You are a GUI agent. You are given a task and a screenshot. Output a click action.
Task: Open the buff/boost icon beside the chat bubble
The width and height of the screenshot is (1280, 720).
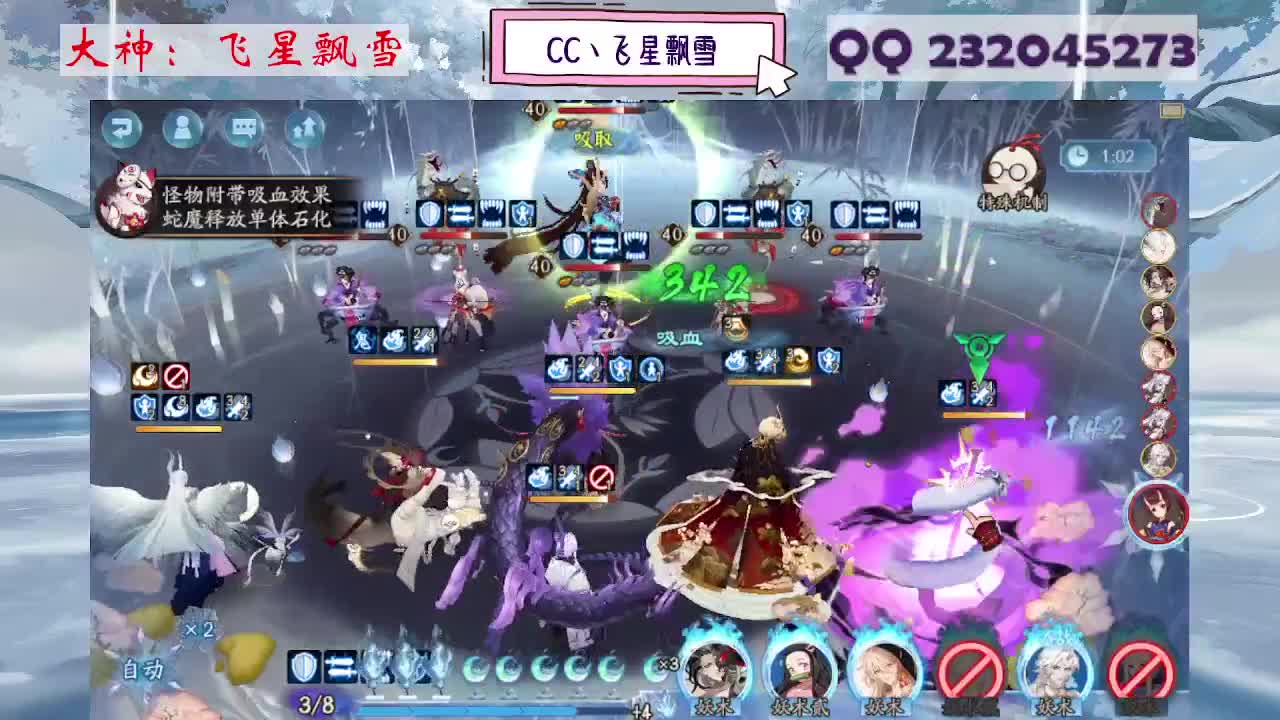[305, 128]
